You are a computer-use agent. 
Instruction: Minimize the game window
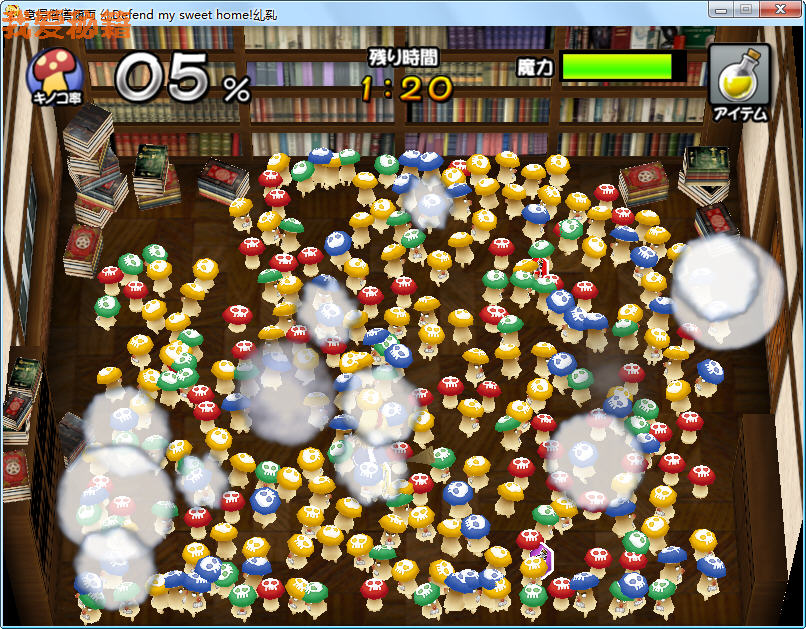pos(722,9)
